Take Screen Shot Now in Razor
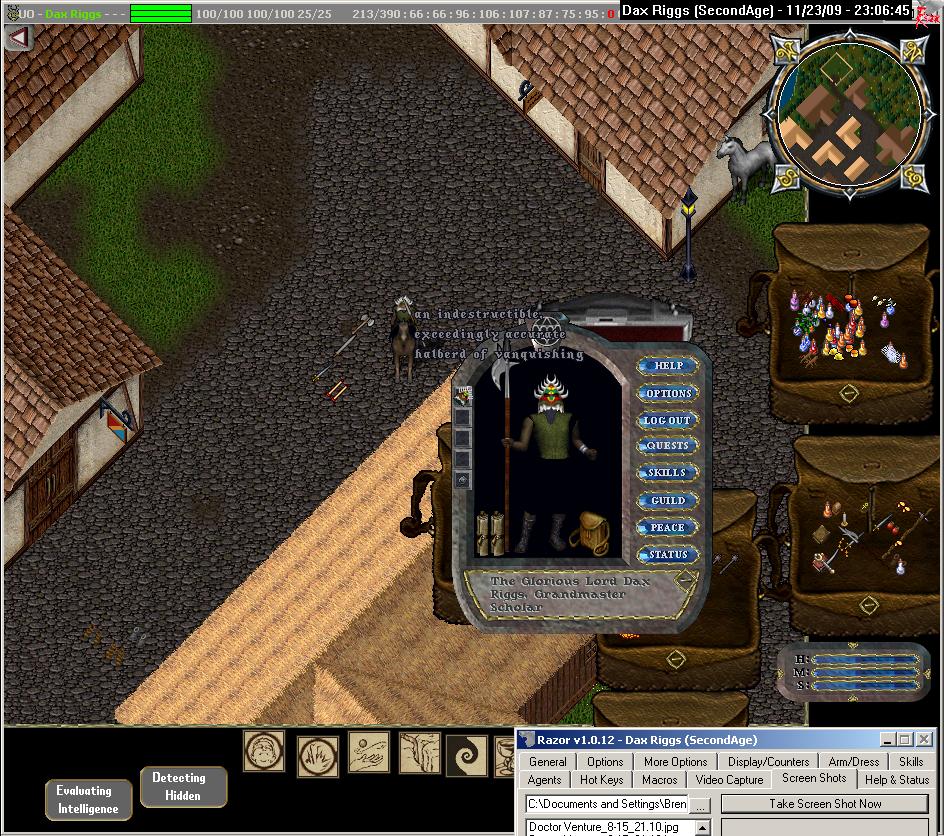Screen dimensions: 944x836 (825, 804)
